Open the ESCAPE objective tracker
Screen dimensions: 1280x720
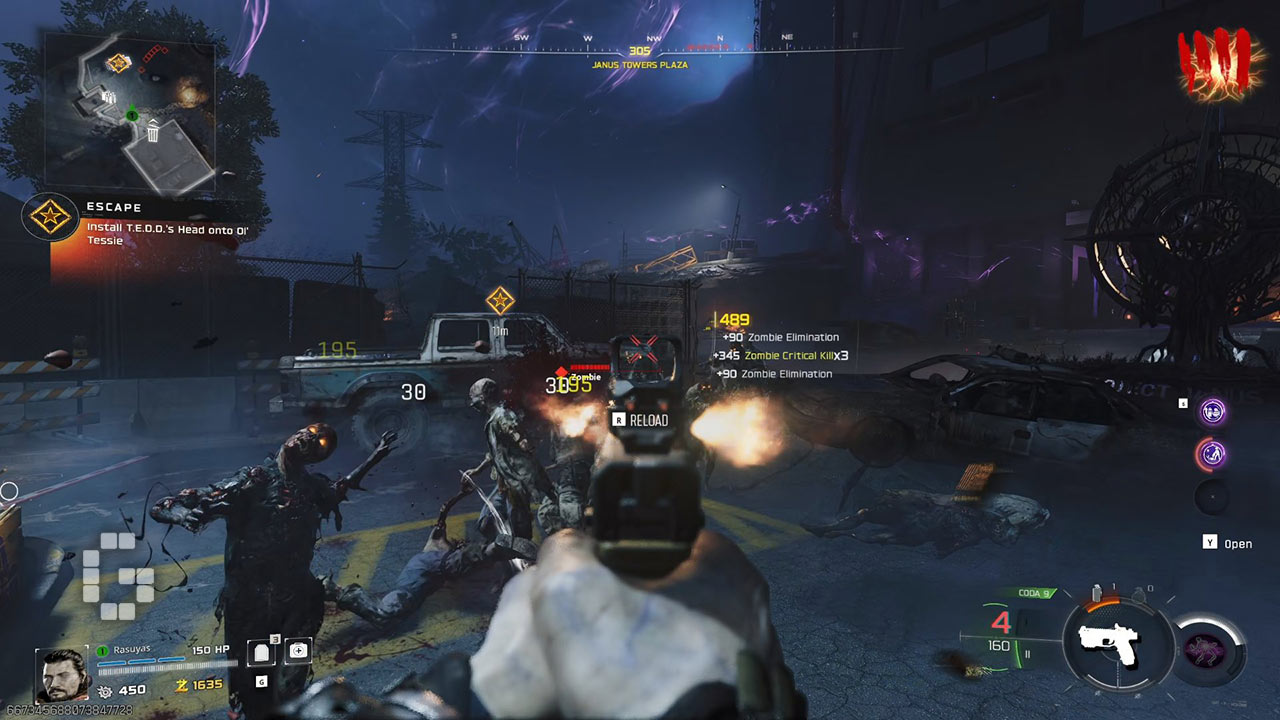[x=50, y=217]
